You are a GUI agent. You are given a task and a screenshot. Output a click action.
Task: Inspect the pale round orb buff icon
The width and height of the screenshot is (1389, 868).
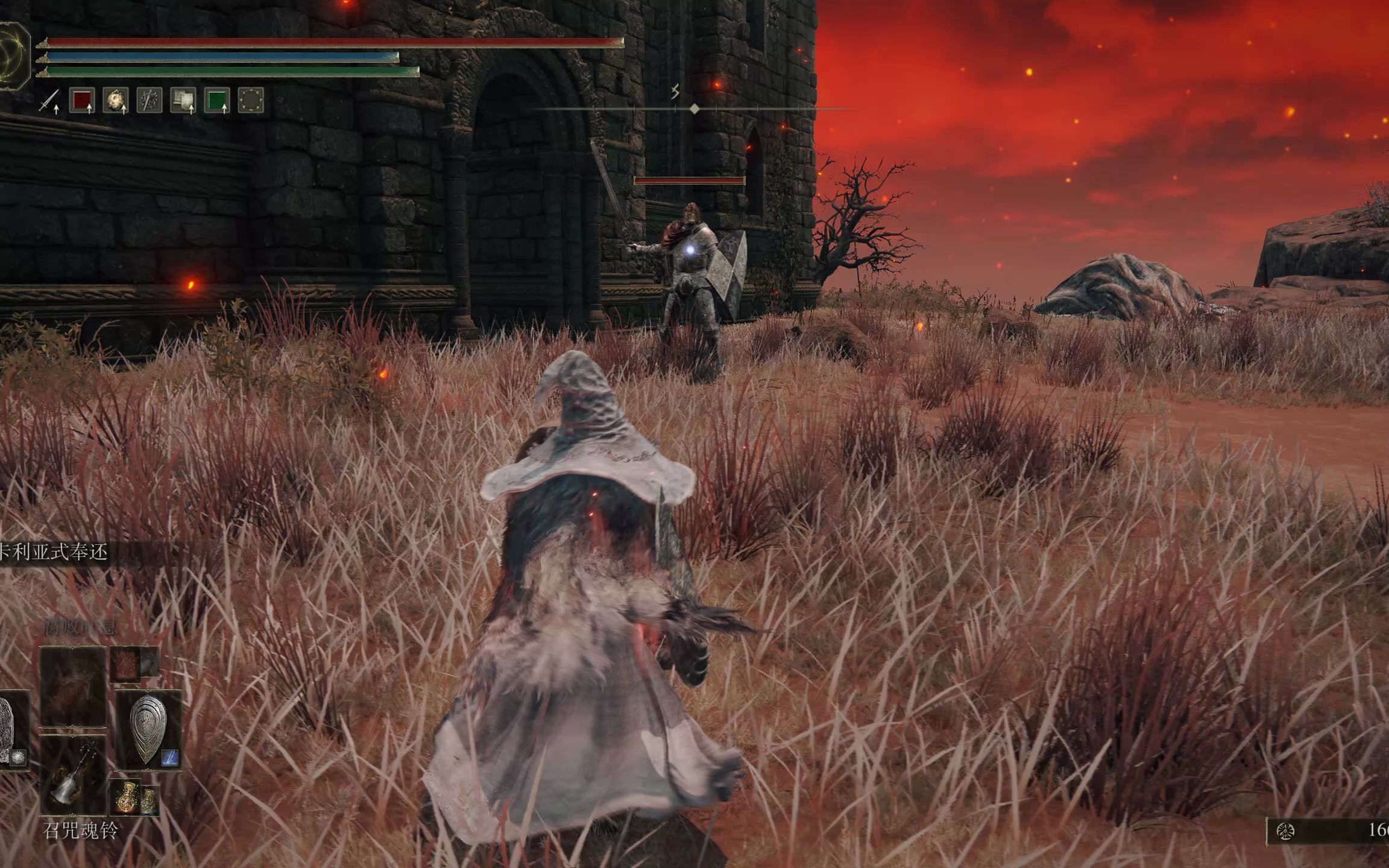(x=115, y=101)
